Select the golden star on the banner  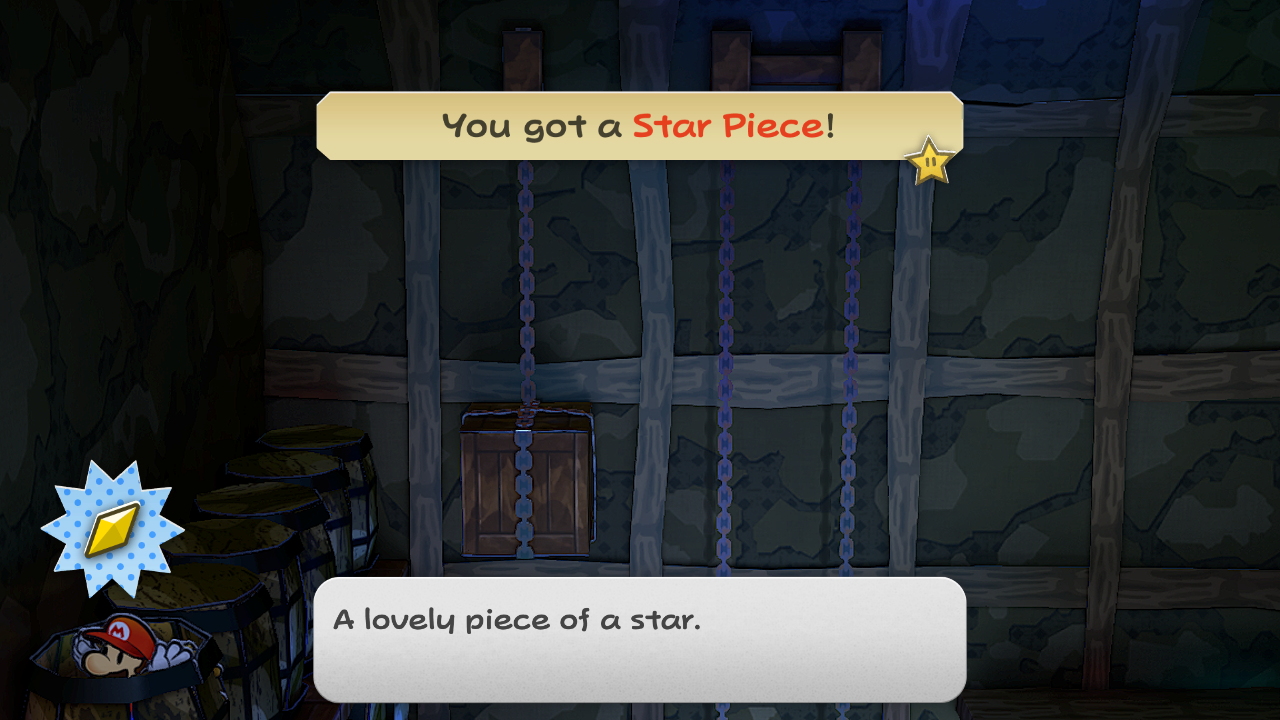point(928,160)
